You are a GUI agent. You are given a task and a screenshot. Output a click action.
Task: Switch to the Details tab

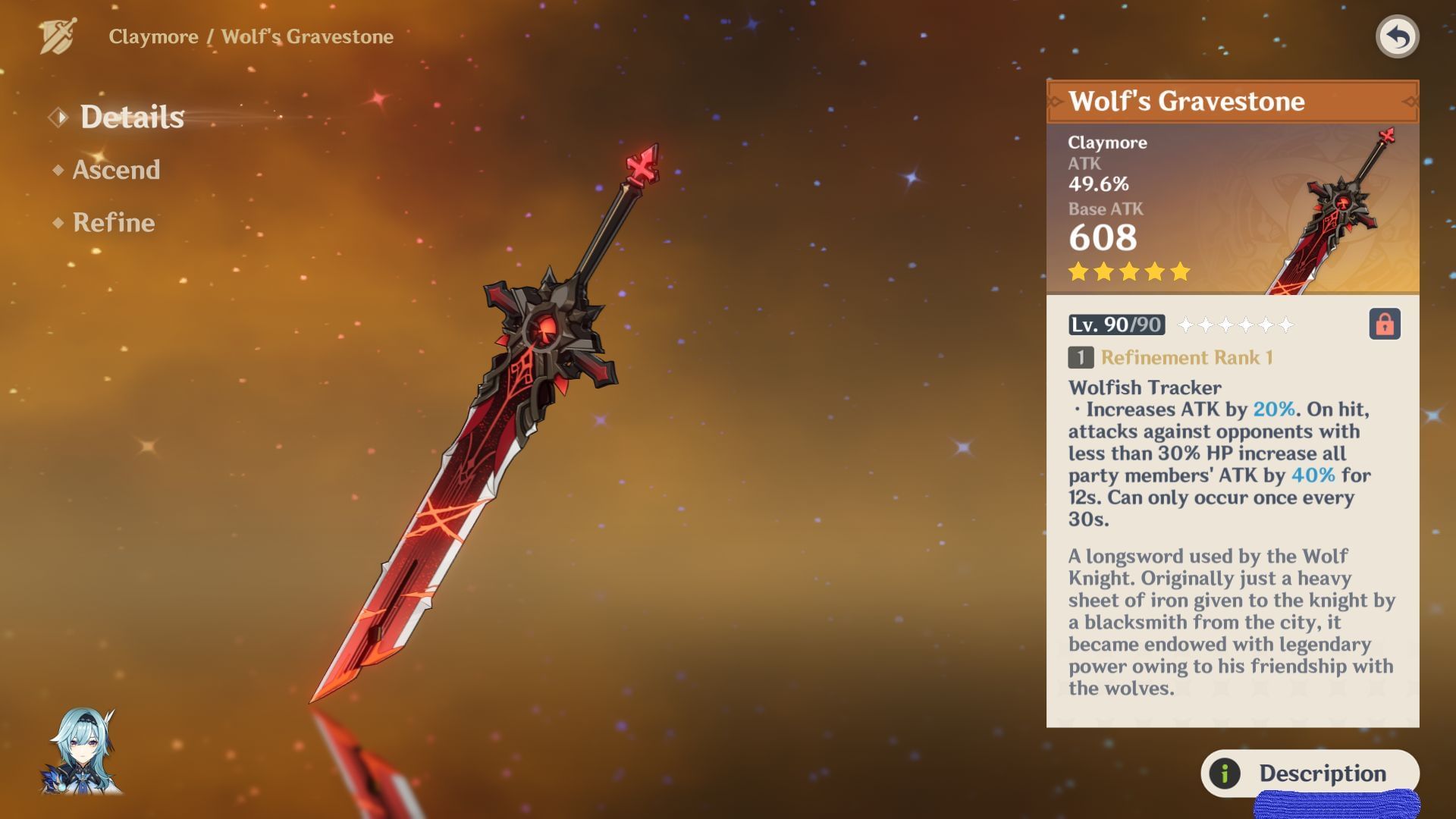pyautogui.click(x=131, y=118)
